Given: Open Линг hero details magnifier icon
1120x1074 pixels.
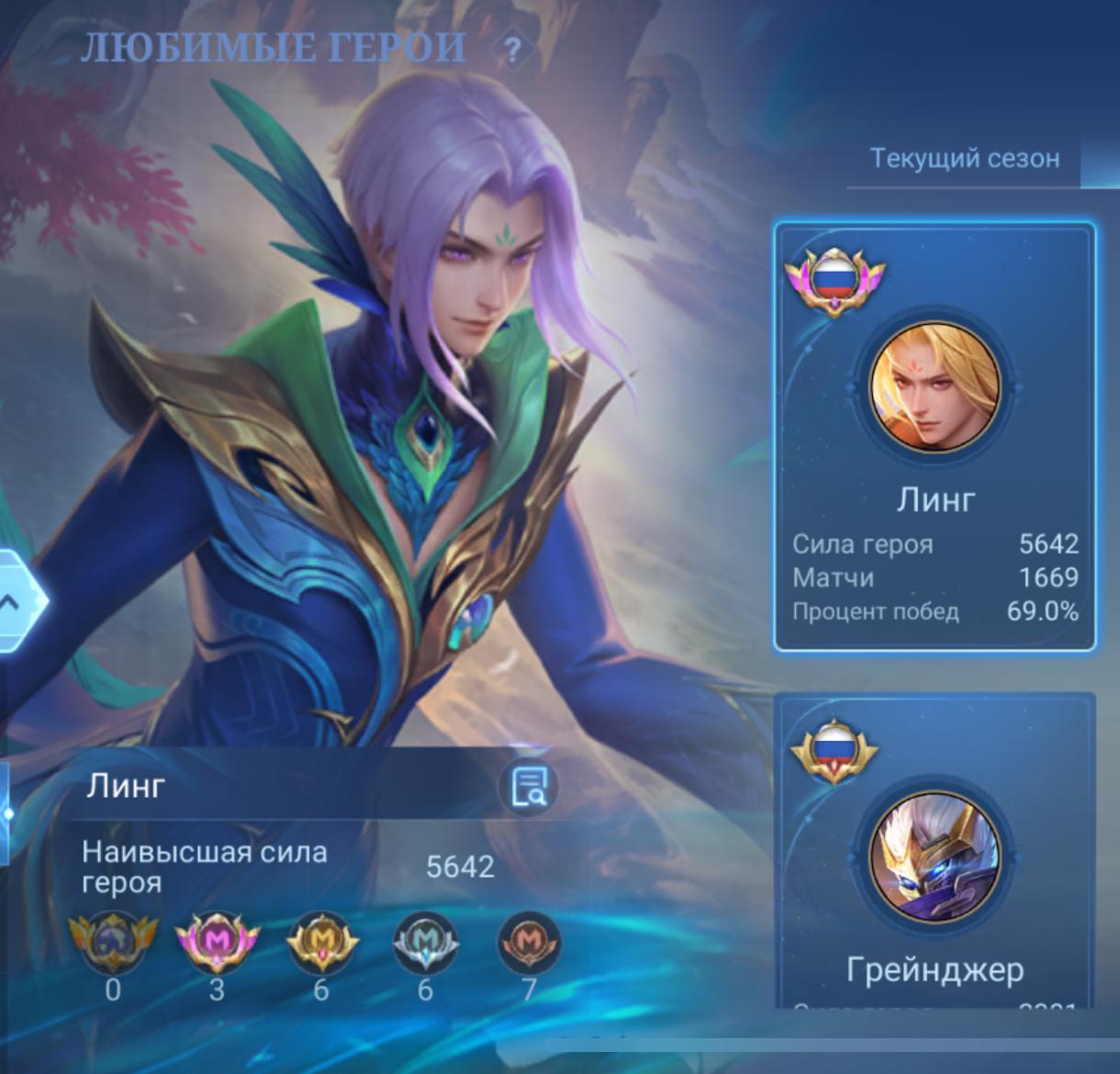Looking at the screenshot, I should 528,787.
